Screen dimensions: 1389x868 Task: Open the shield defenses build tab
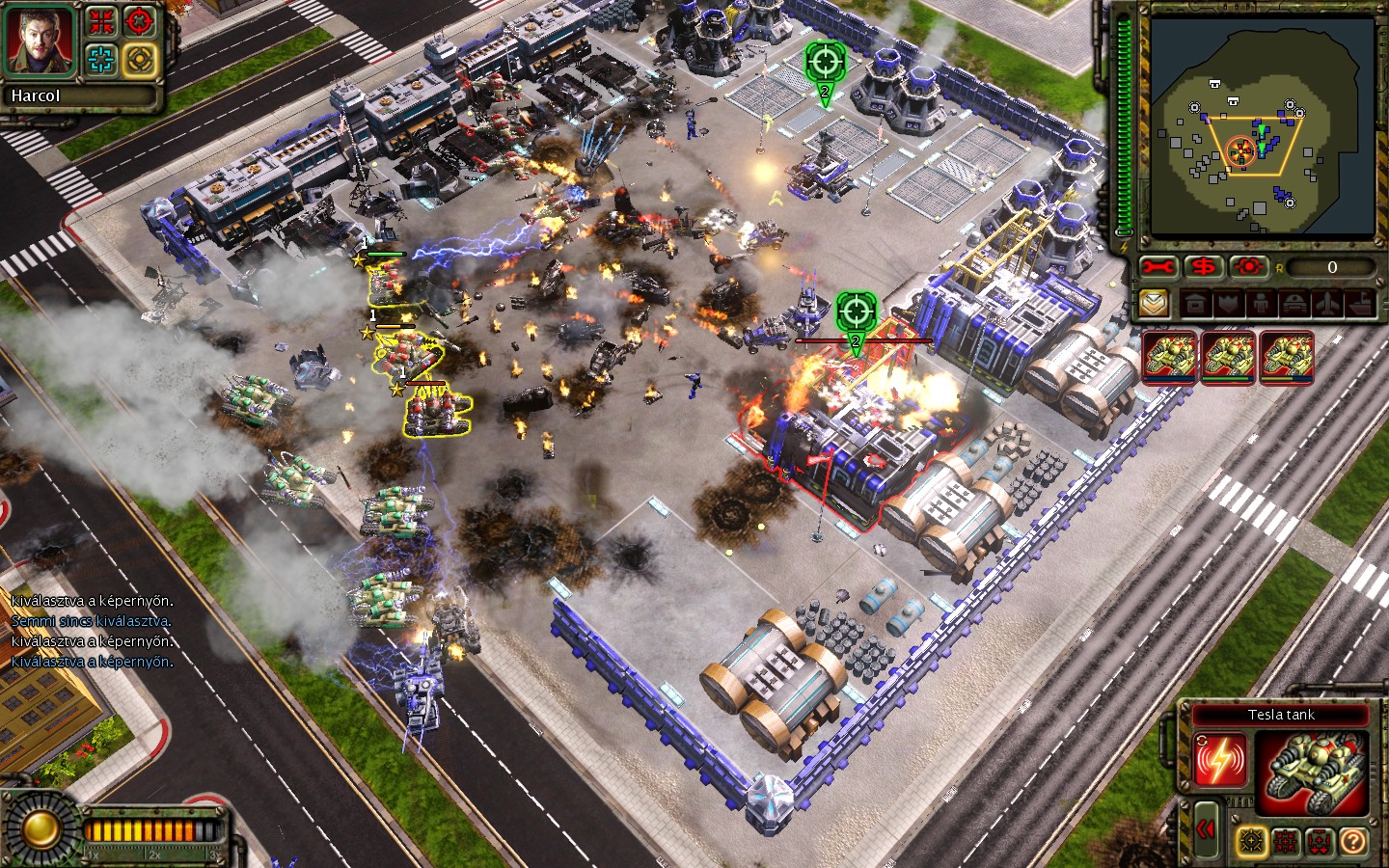coord(1229,305)
